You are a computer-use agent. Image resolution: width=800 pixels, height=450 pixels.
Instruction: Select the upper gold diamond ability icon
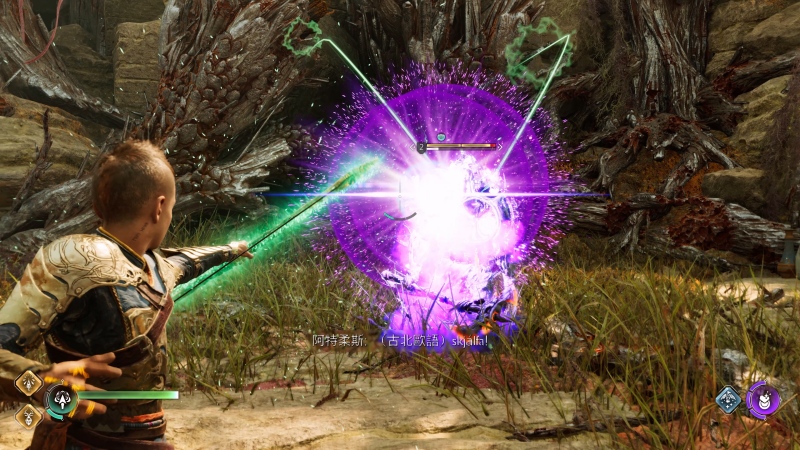[28, 382]
